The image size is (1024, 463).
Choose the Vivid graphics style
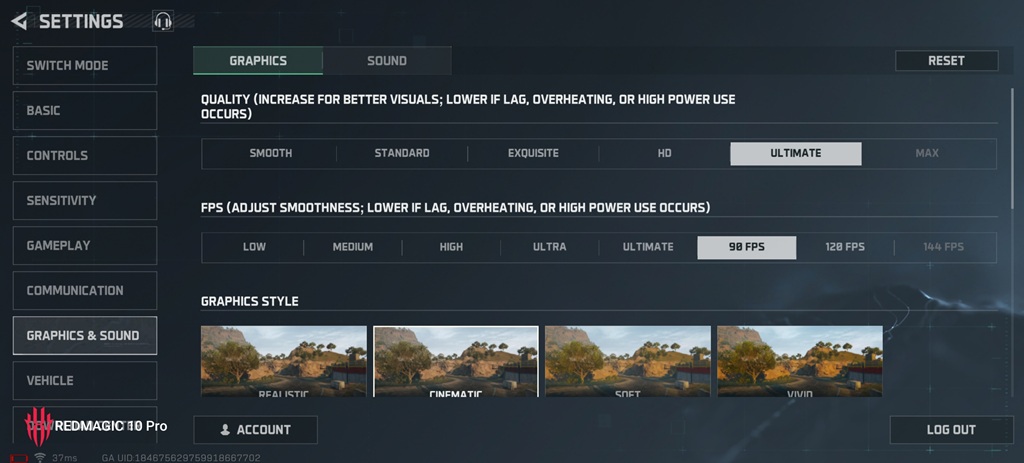pos(800,362)
